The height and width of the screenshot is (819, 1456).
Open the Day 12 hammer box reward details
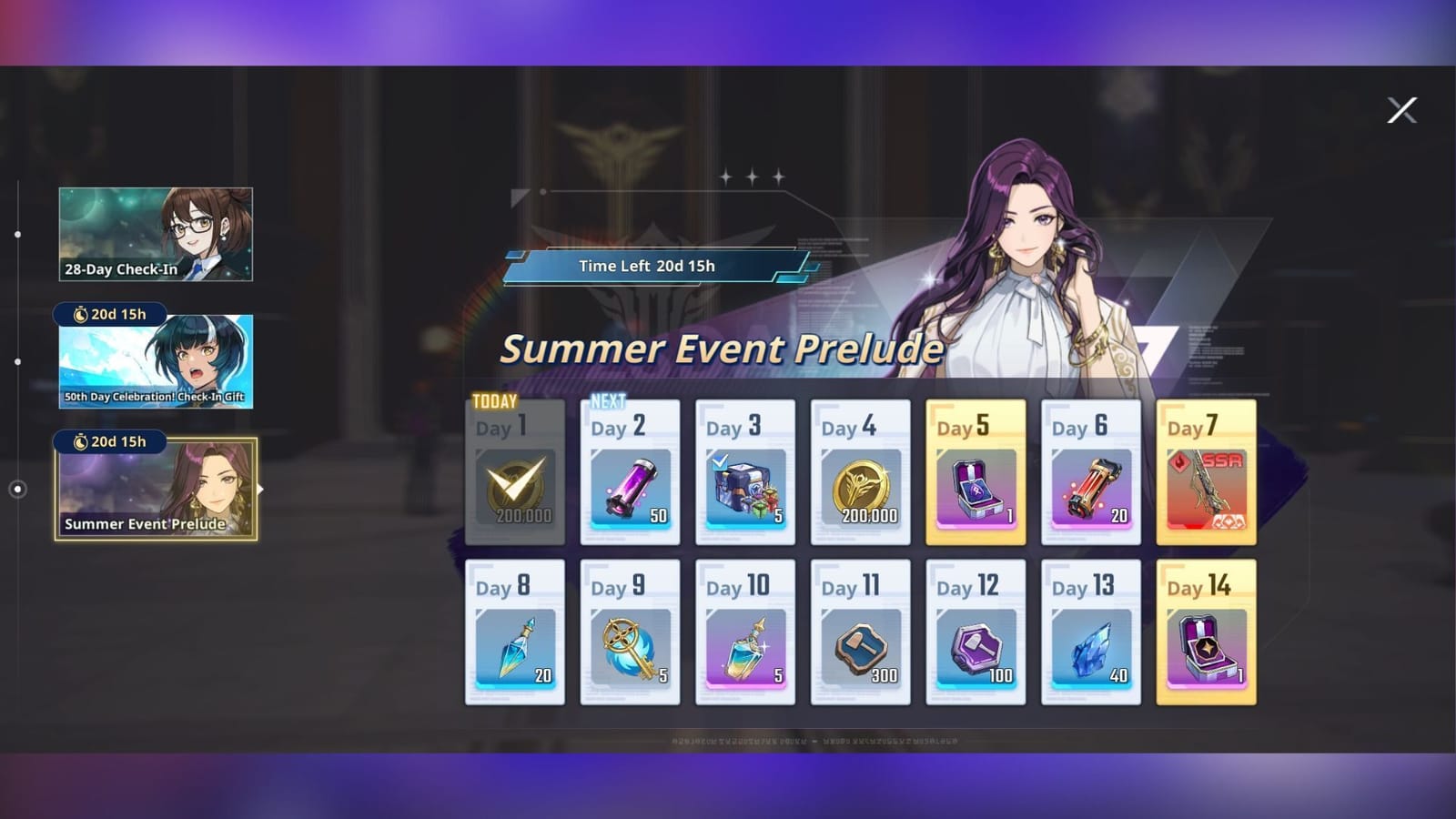(x=975, y=646)
